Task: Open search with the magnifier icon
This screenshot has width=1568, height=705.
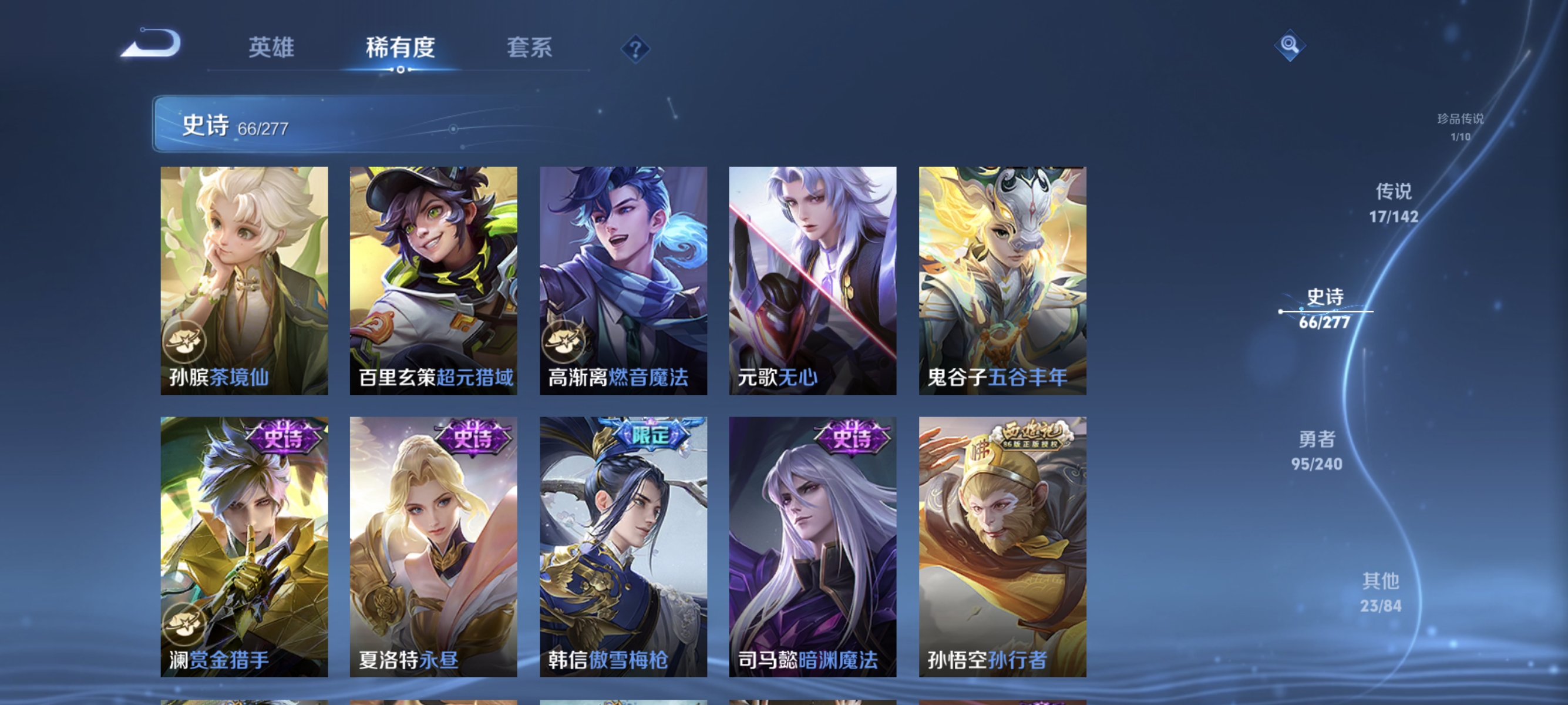Action: pyautogui.click(x=1290, y=45)
